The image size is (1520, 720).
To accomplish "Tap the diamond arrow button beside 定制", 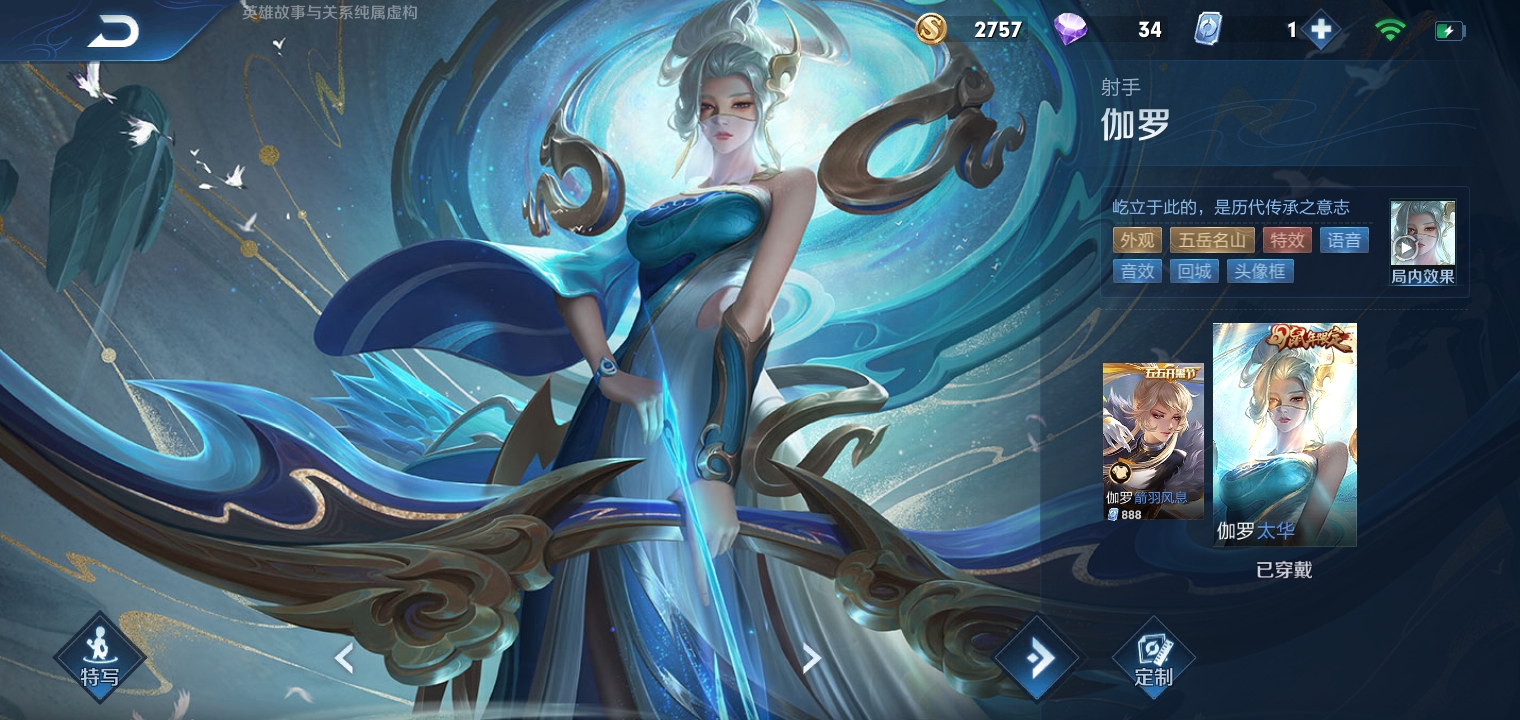I will (x=1038, y=658).
